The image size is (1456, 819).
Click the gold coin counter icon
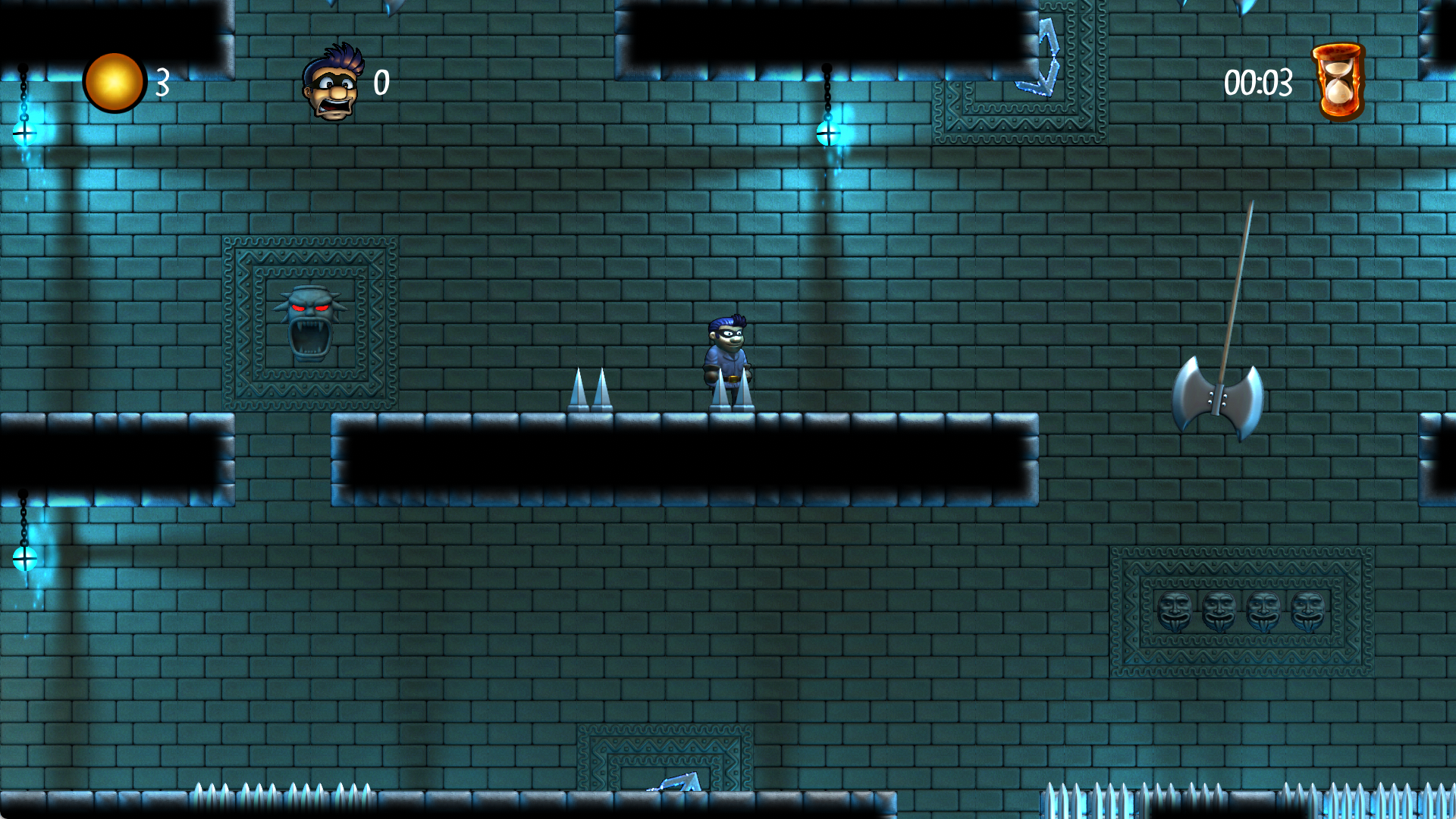tap(114, 82)
